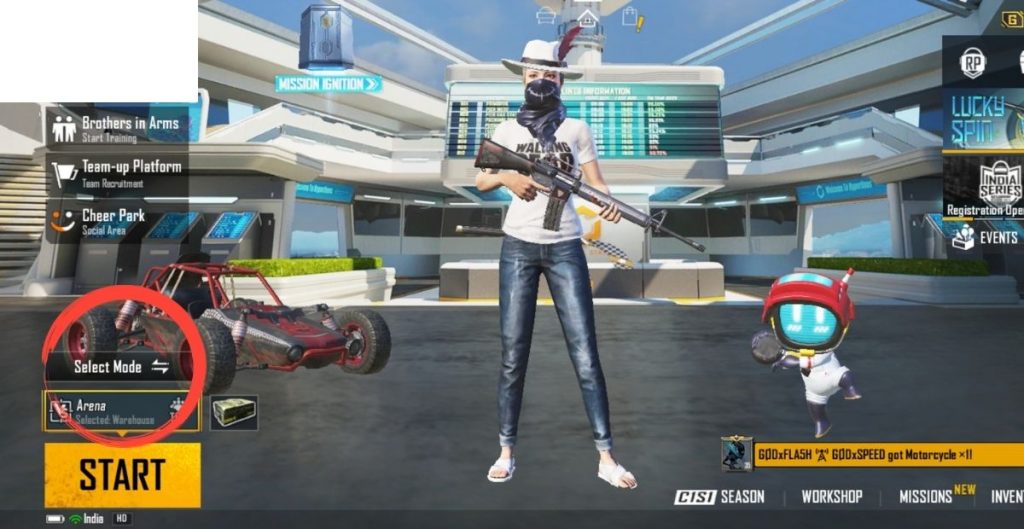Open the Select Mode switcher

121,367
